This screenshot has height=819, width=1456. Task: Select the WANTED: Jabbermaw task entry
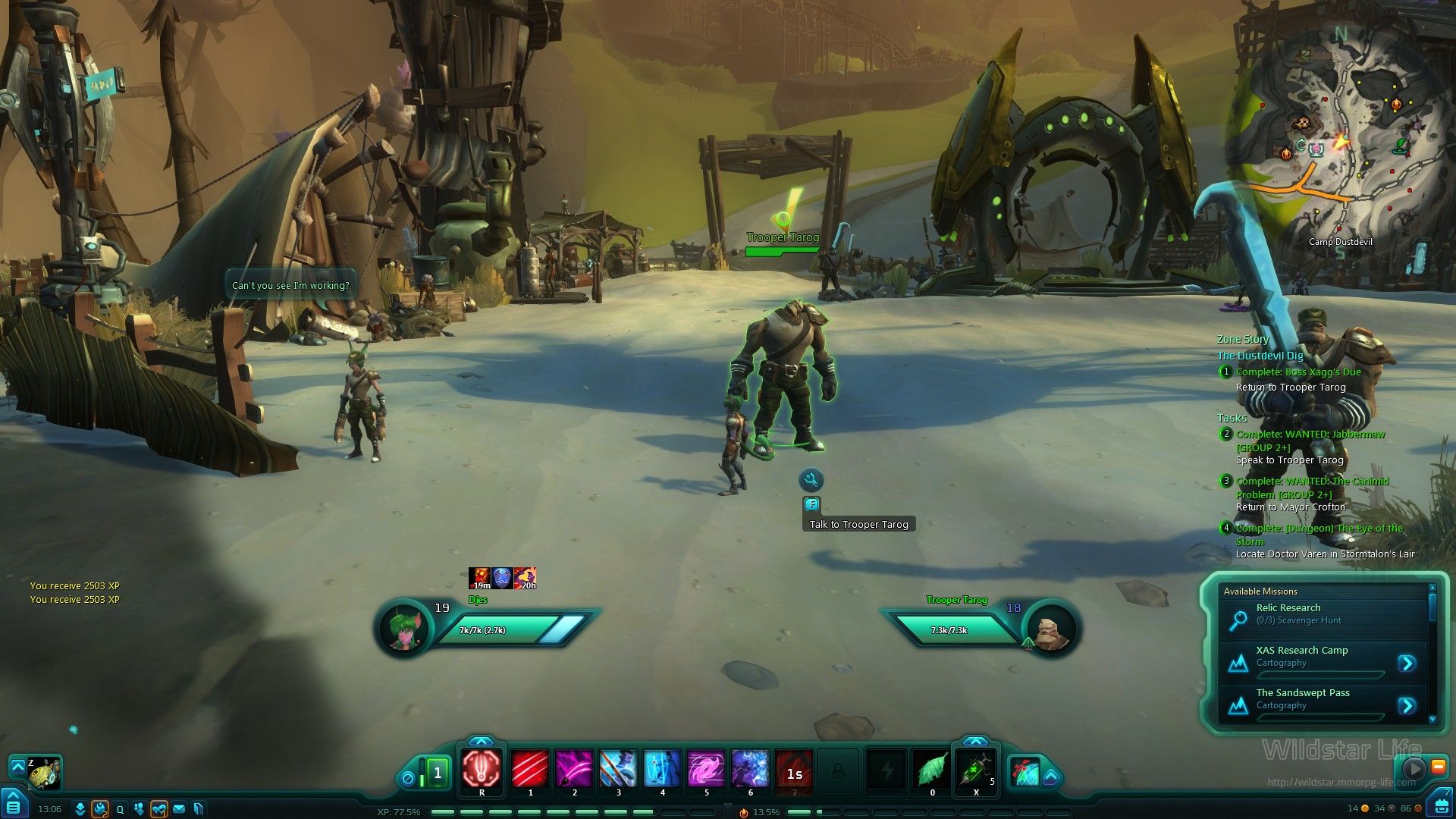pyautogui.click(x=1310, y=435)
